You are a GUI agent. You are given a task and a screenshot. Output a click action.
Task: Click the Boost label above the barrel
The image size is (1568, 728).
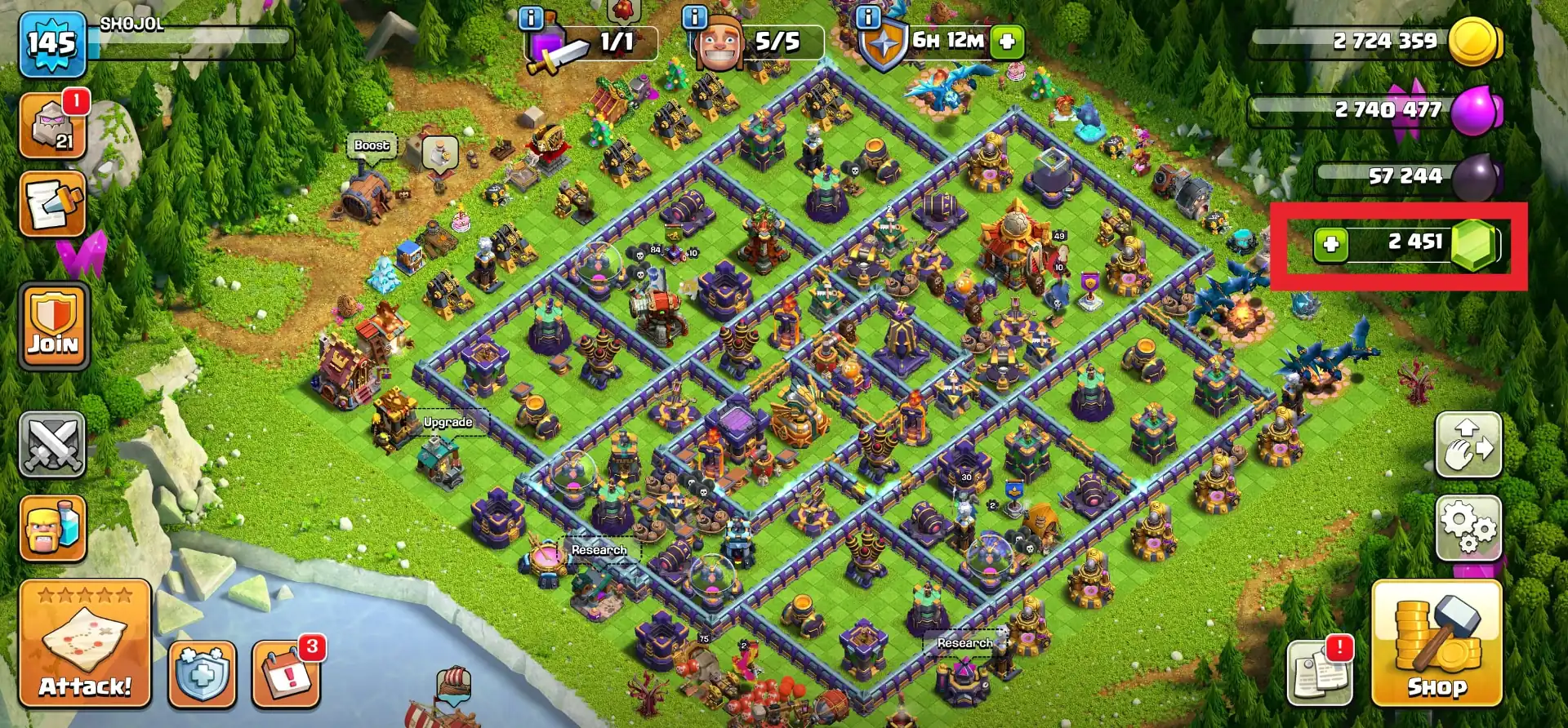pos(370,145)
